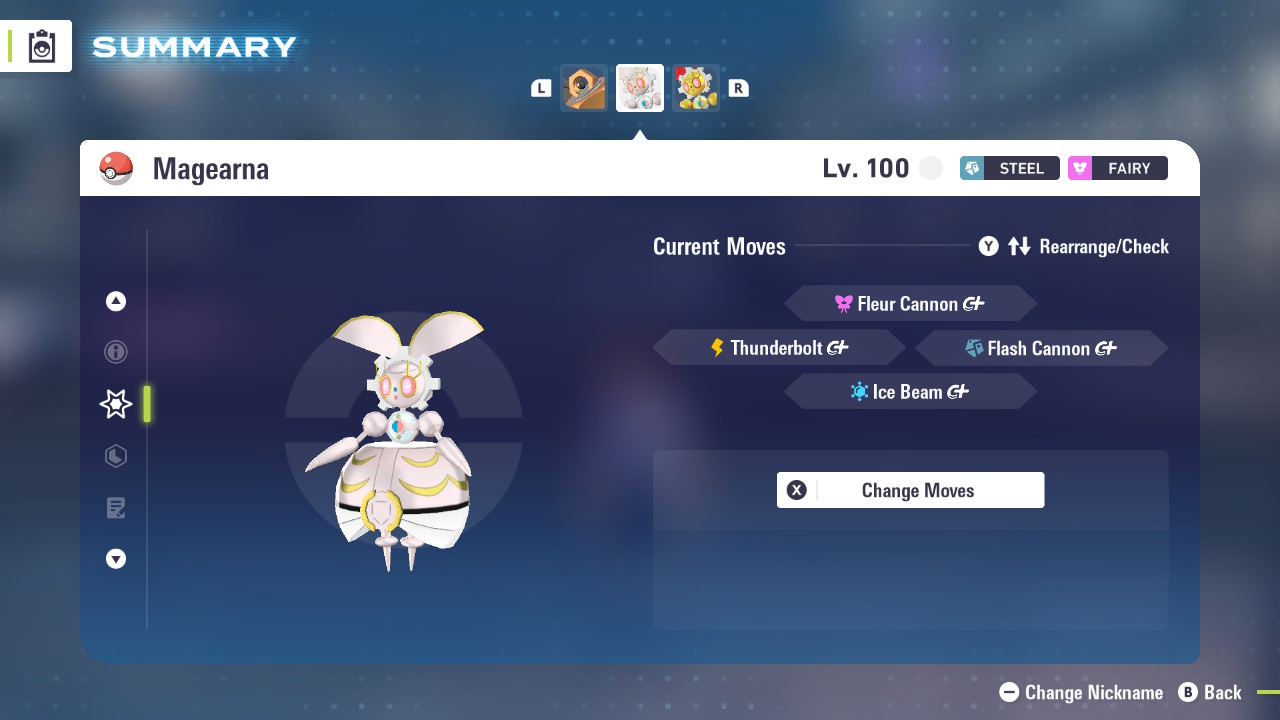Select the star-shaped moves page icon
Screen dimensions: 1280x720
(x=115, y=404)
